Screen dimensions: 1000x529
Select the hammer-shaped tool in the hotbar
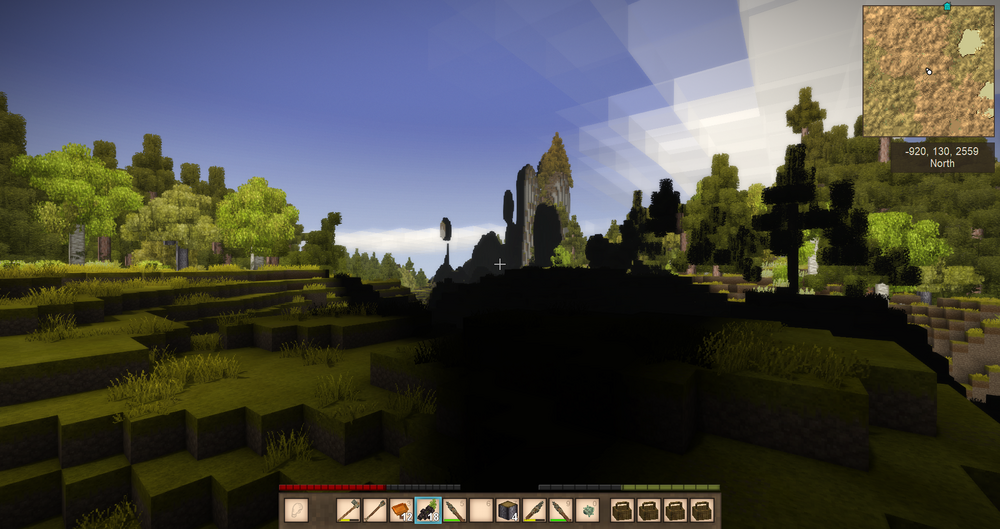pos(348,509)
